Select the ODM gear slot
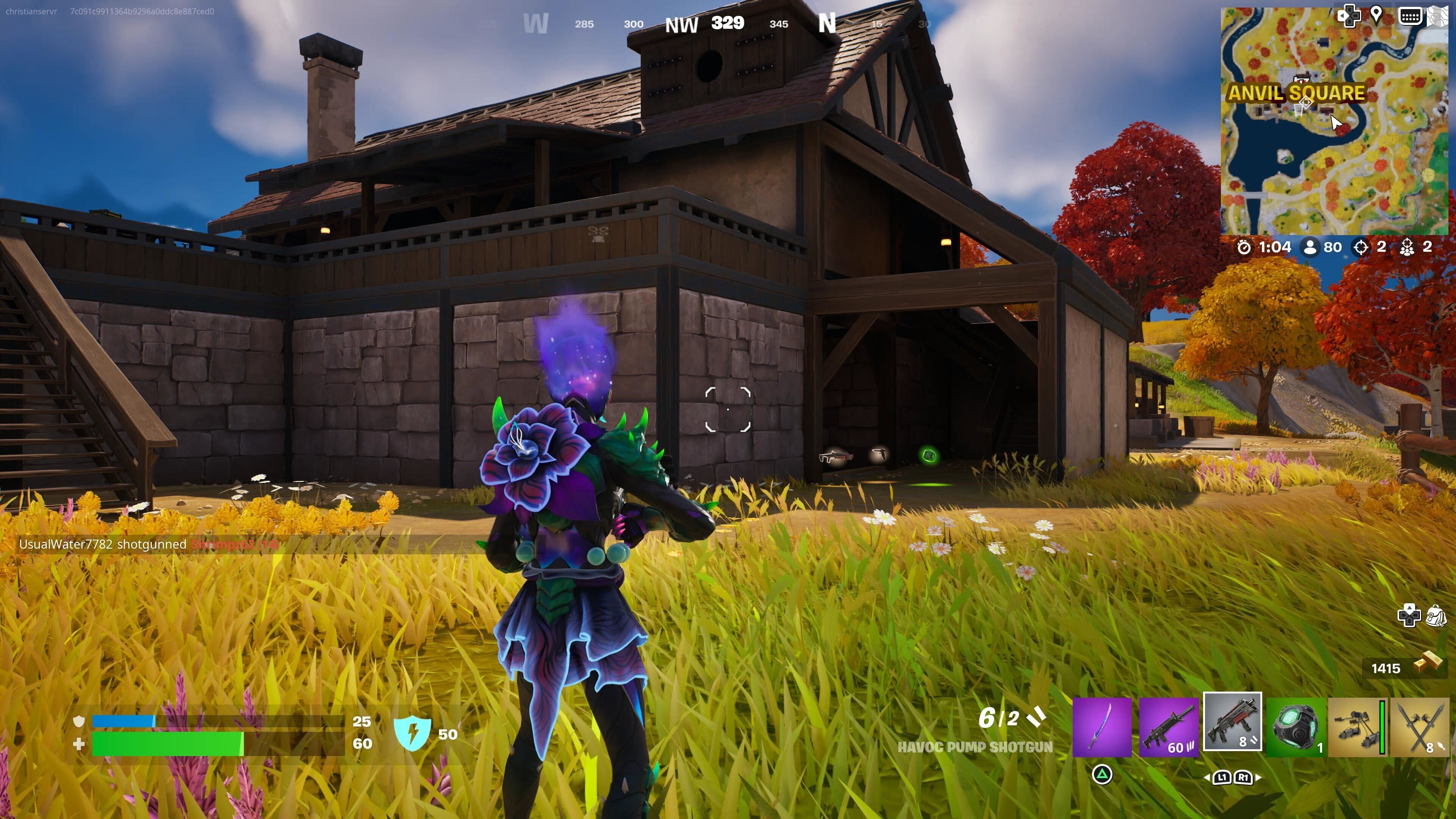This screenshot has height=819, width=1456. pos(1357,727)
